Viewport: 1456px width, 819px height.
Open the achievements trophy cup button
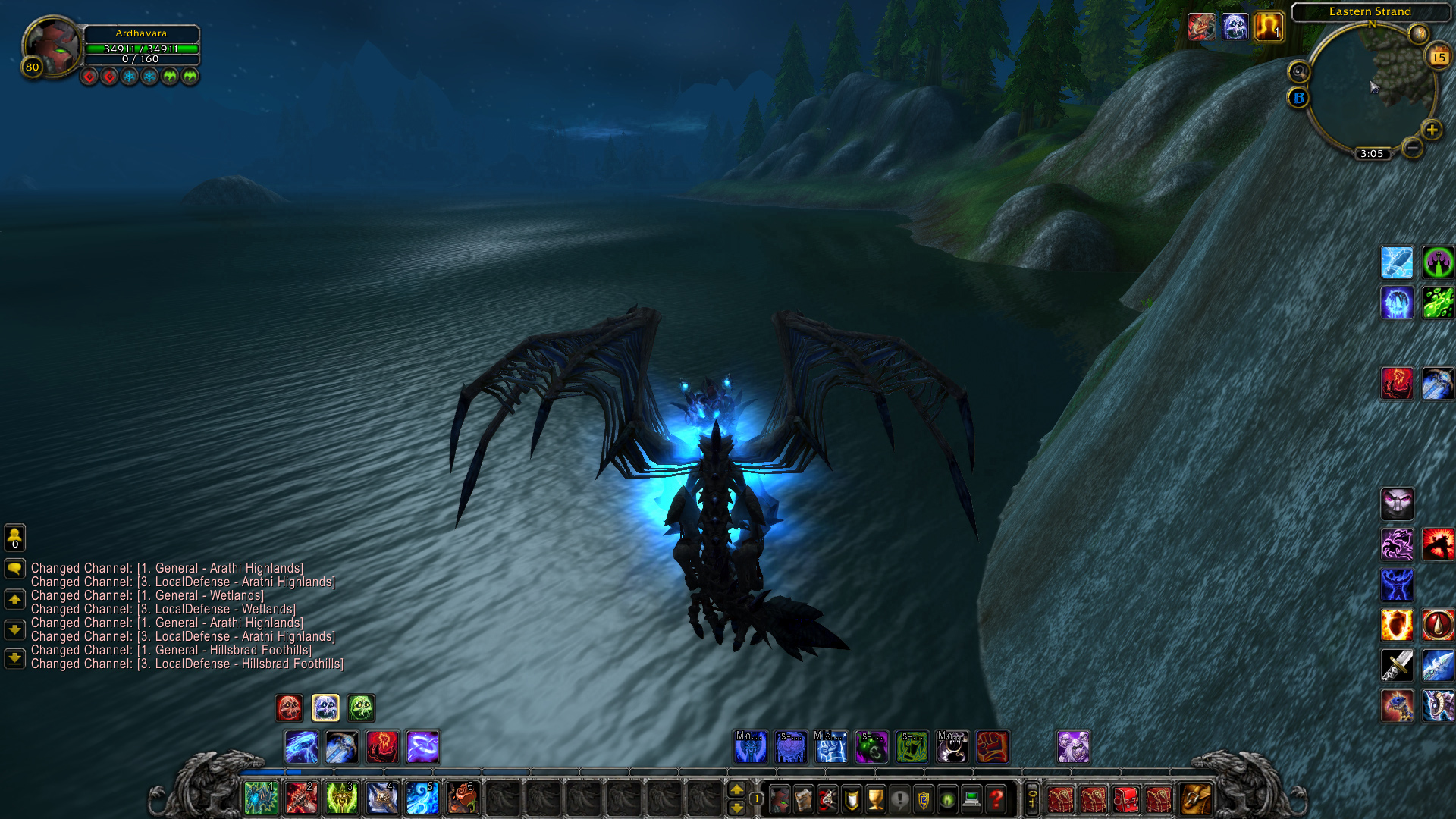[x=876, y=799]
